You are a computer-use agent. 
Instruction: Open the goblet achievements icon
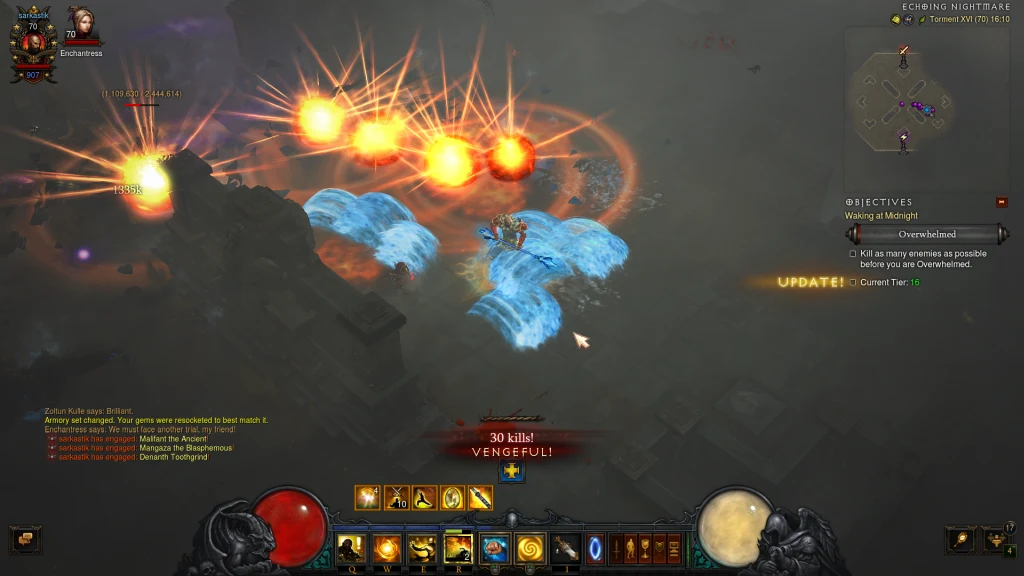point(645,548)
